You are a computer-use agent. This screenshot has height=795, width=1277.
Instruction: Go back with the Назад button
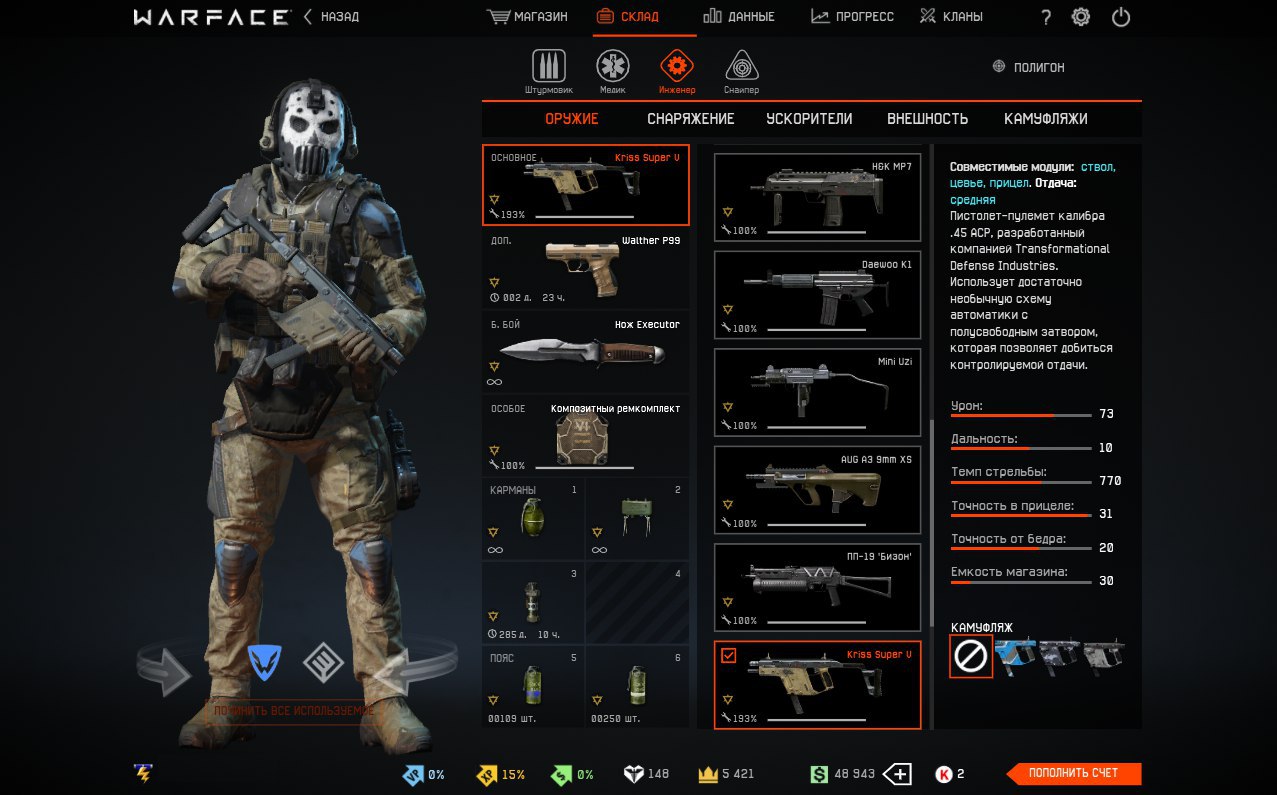tap(332, 17)
